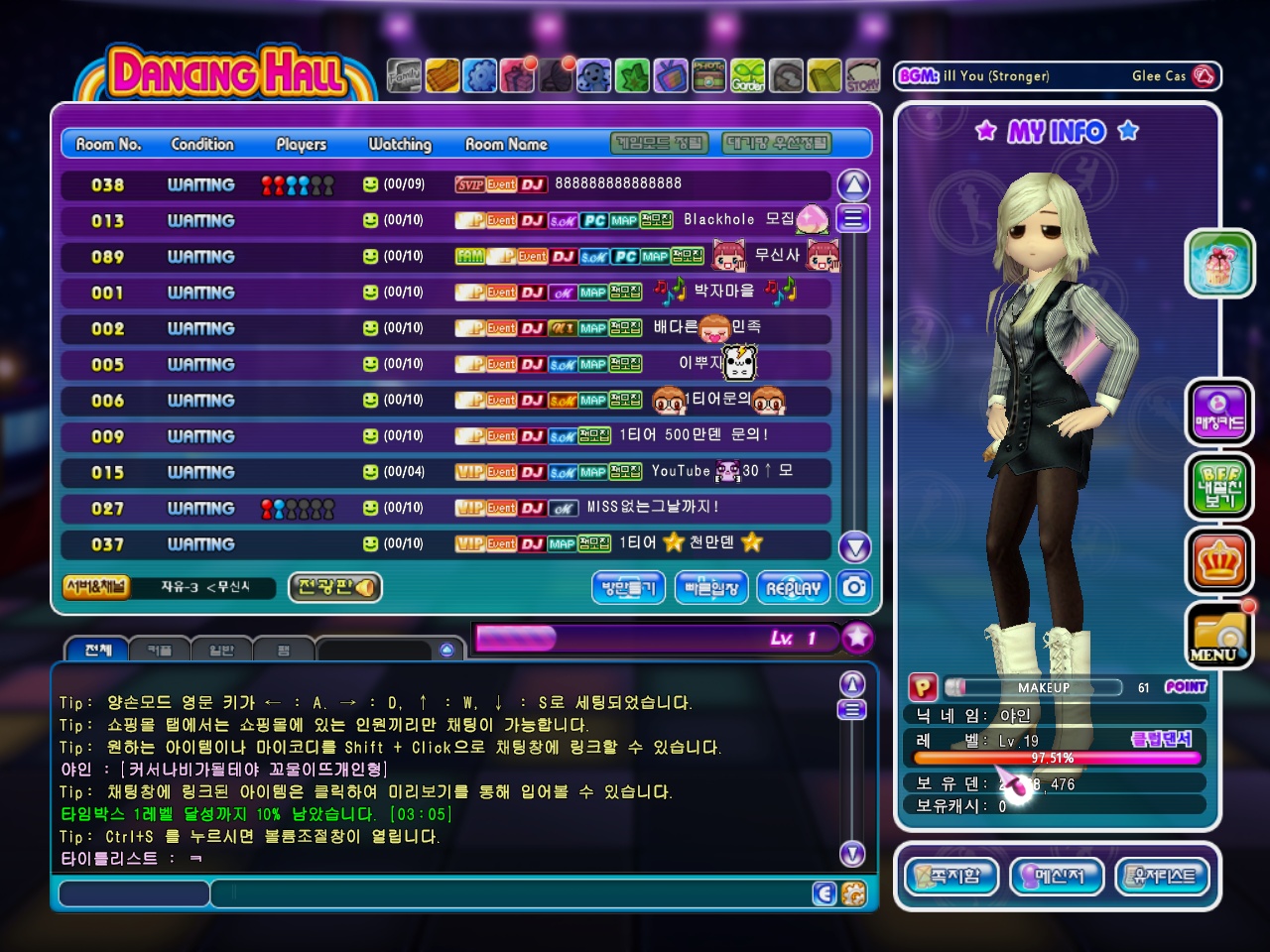
Task: Open the REPLAY button
Action: 793,588
